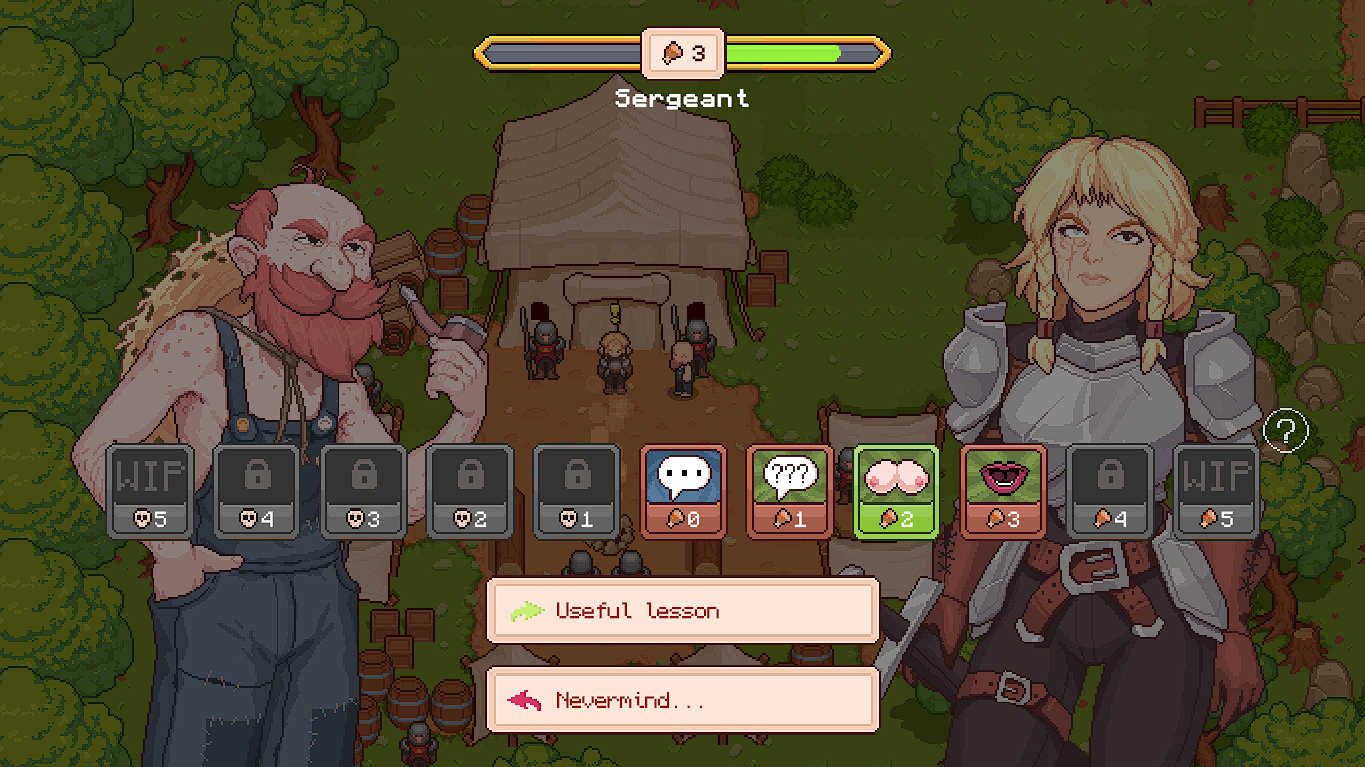
Task: Open the help question mark icon
Action: click(x=1289, y=430)
